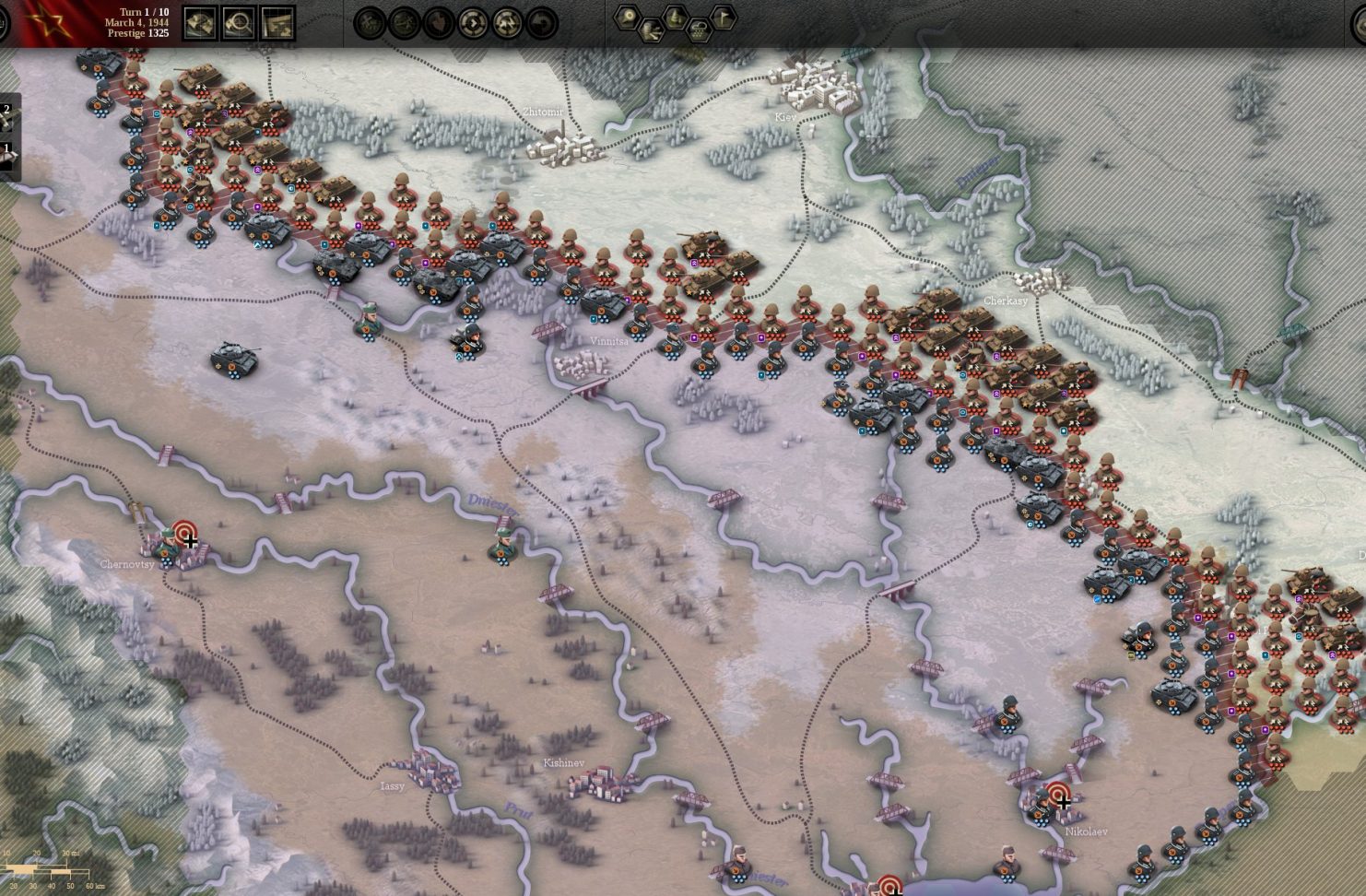Select the side panel icon marked 1
Screen dimensions: 1366x896
pyautogui.click(x=6, y=152)
